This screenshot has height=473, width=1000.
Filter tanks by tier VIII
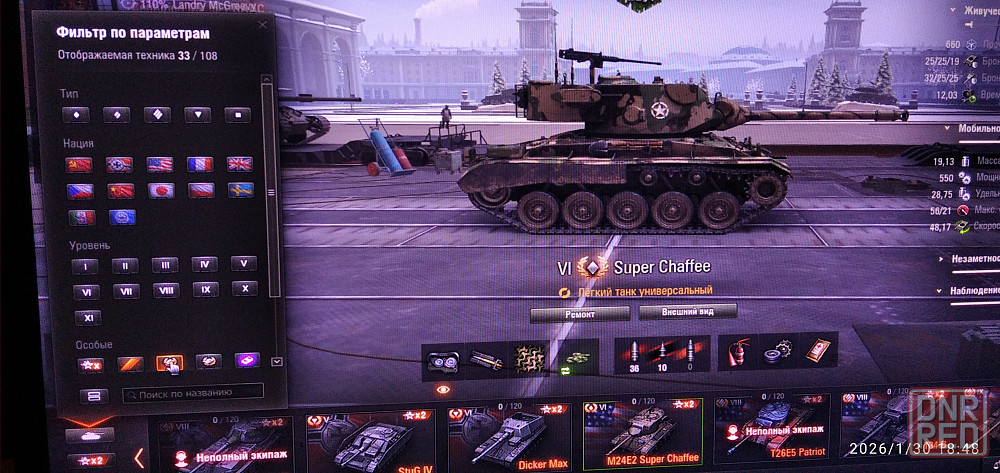pyautogui.click(x=165, y=291)
